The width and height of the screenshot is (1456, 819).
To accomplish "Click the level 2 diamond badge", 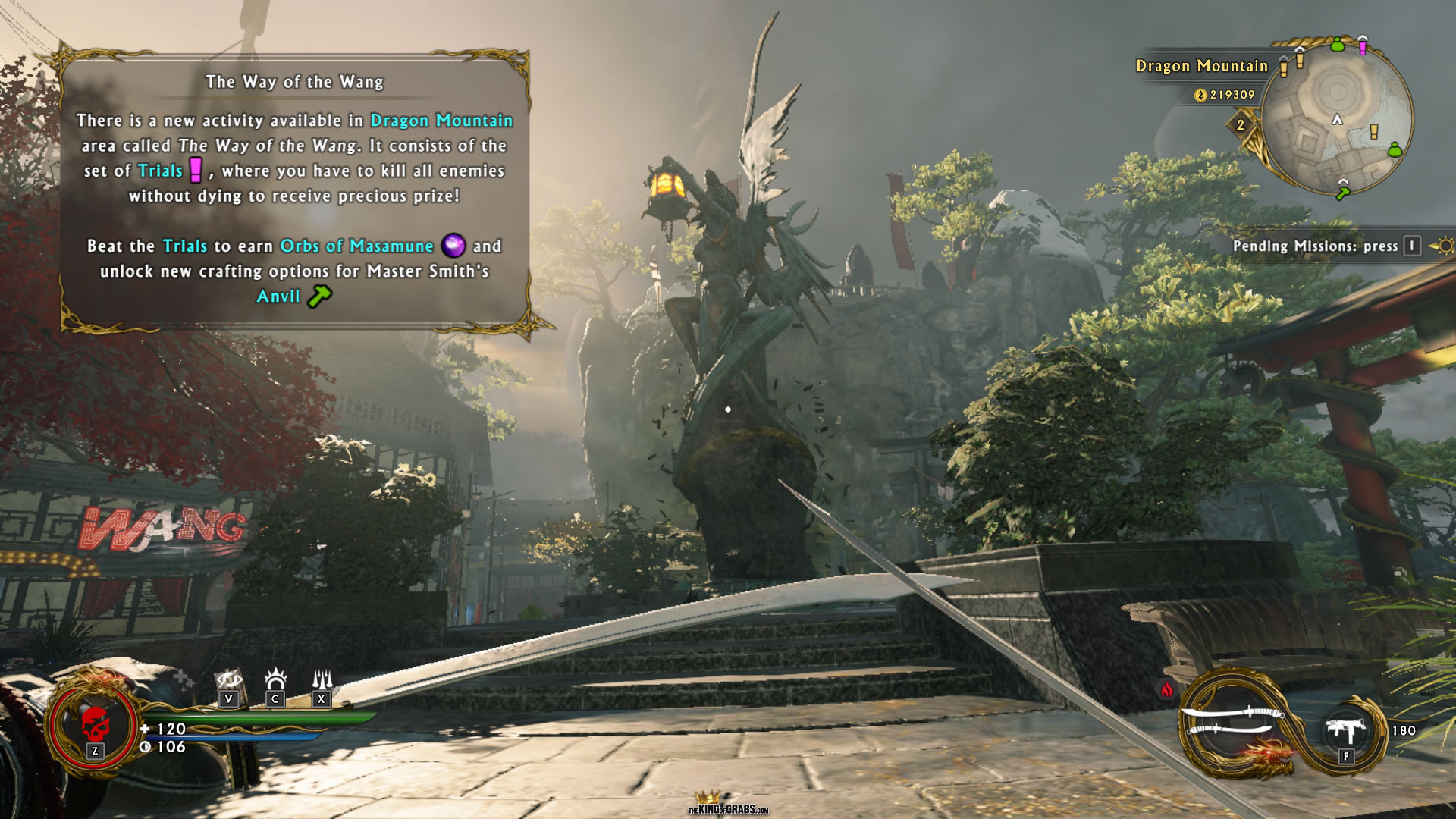I will tap(1241, 125).
